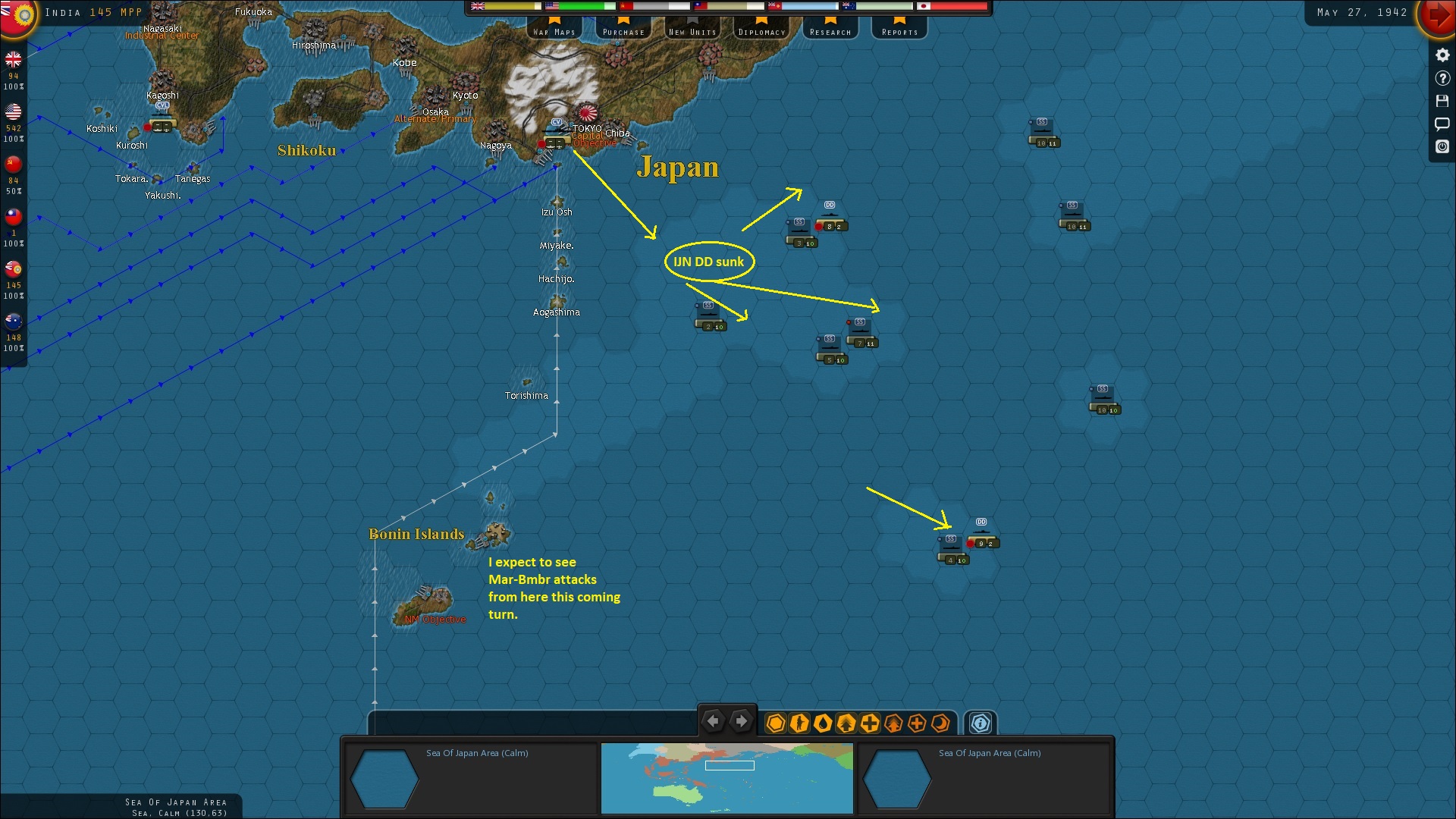
Task: Save the game with the disk icon
Action: click(1442, 101)
